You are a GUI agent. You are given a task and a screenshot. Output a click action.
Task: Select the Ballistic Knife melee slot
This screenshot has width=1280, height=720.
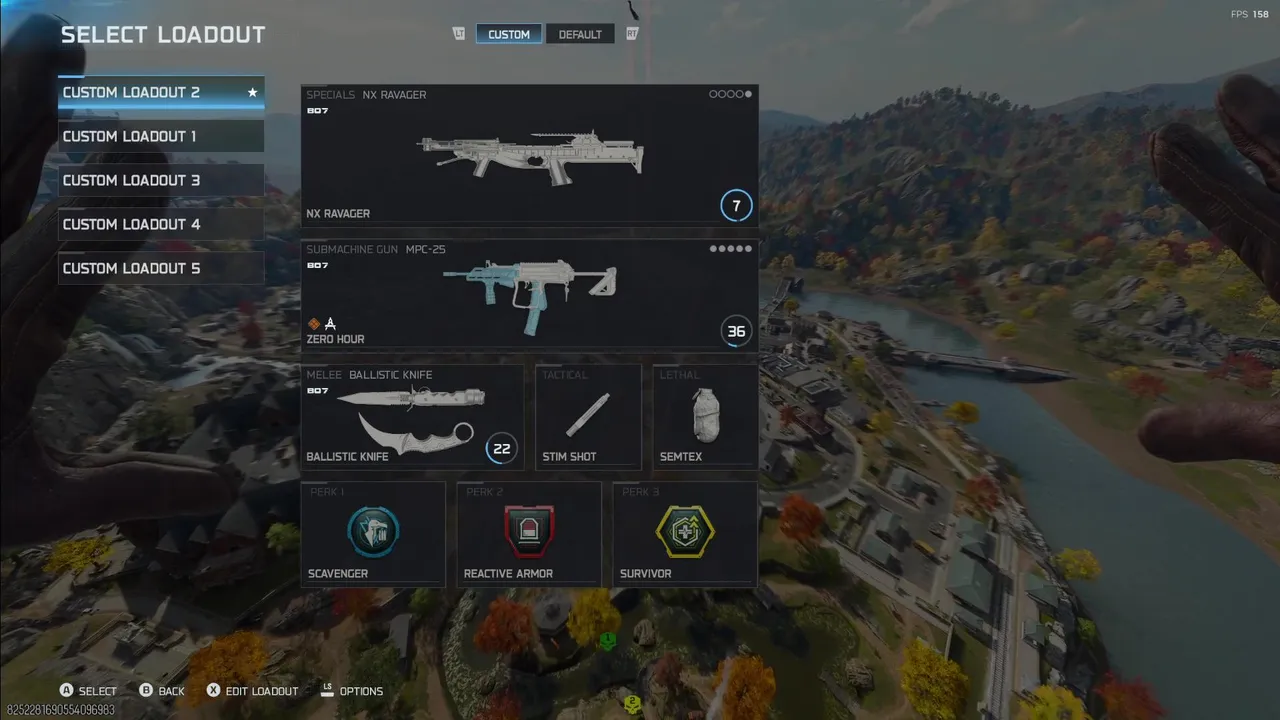point(412,416)
